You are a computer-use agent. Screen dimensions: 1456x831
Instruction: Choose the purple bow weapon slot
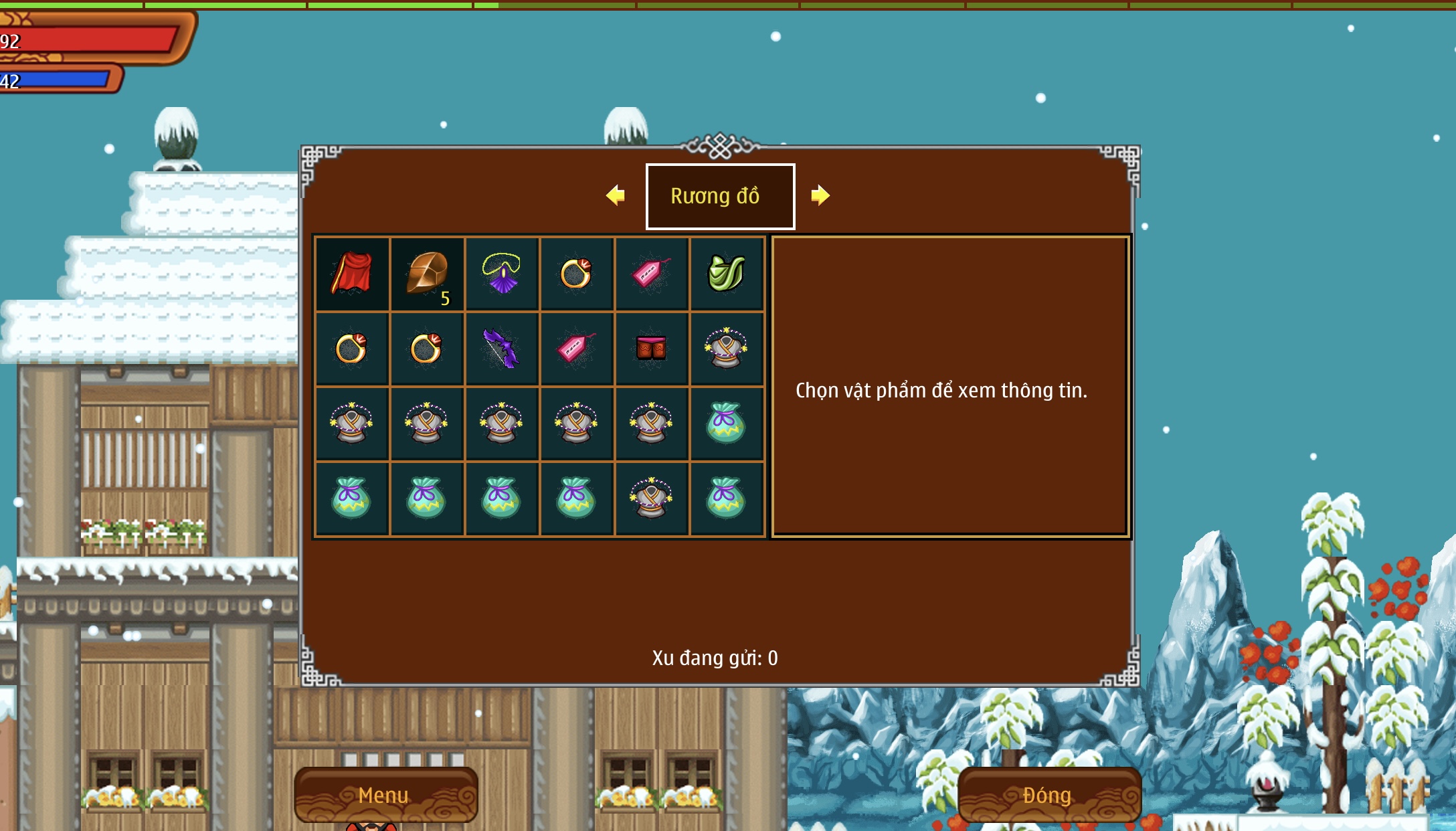tap(502, 349)
